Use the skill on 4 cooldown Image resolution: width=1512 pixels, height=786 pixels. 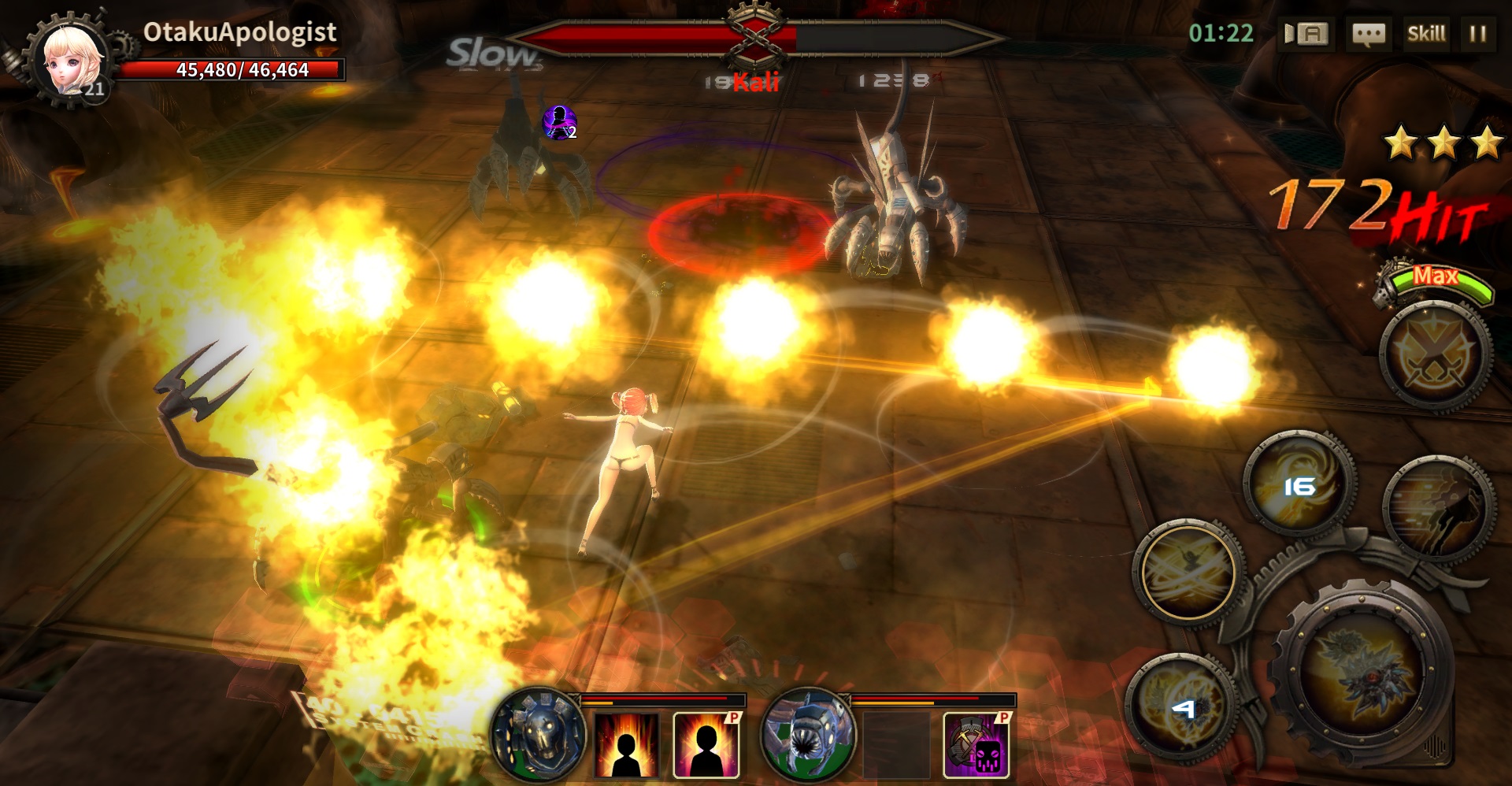[1181, 709]
